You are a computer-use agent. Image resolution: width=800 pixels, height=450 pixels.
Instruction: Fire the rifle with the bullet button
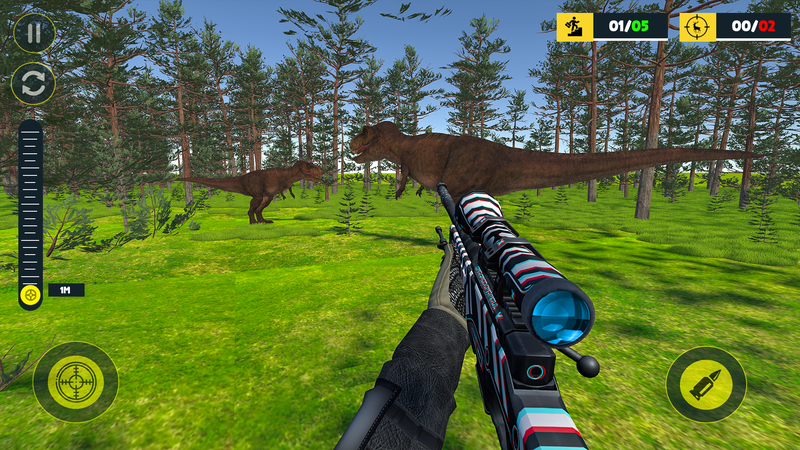[706, 384]
